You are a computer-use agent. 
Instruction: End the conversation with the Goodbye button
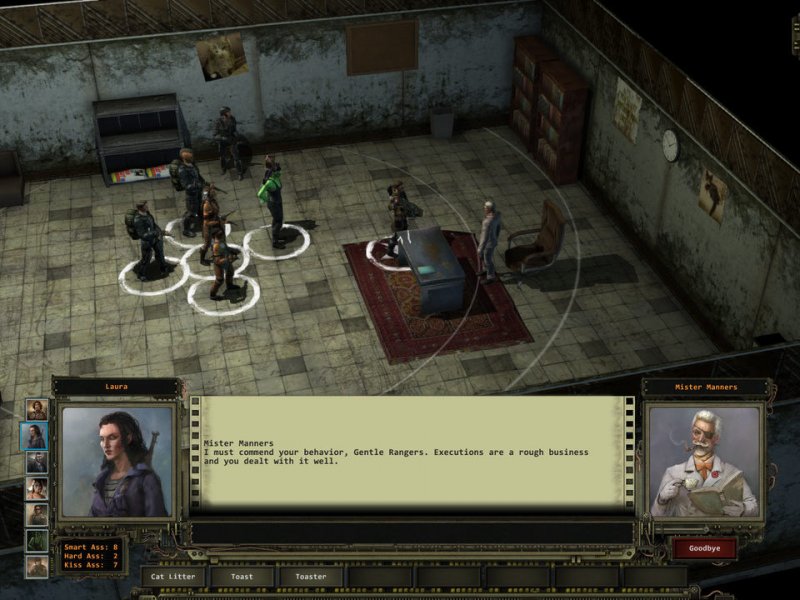(704, 547)
